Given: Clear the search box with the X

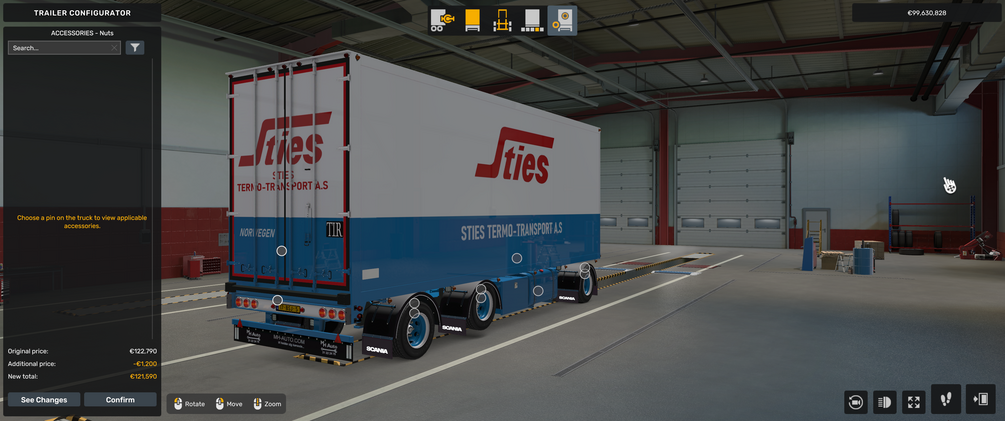Looking at the screenshot, I should tap(115, 48).
